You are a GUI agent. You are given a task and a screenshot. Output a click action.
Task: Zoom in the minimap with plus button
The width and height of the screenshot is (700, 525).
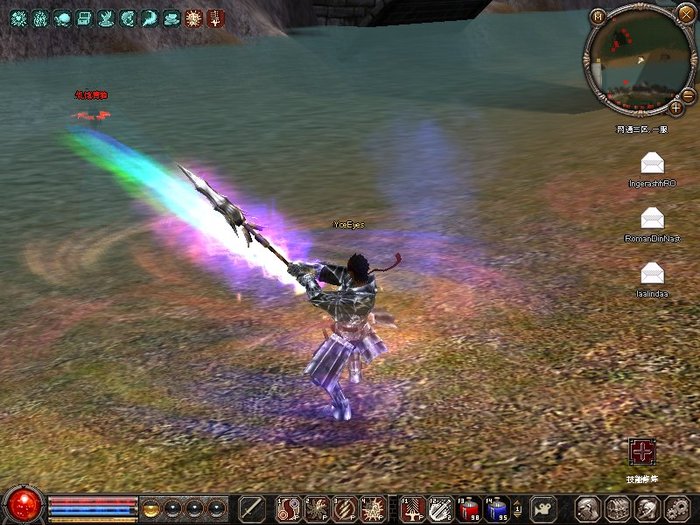tap(675, 107)
